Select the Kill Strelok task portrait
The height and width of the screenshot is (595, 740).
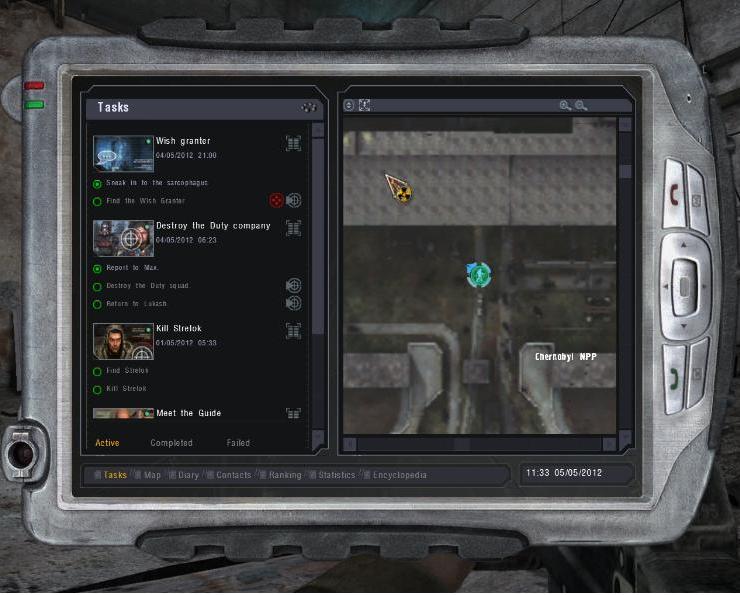point(124,341)
